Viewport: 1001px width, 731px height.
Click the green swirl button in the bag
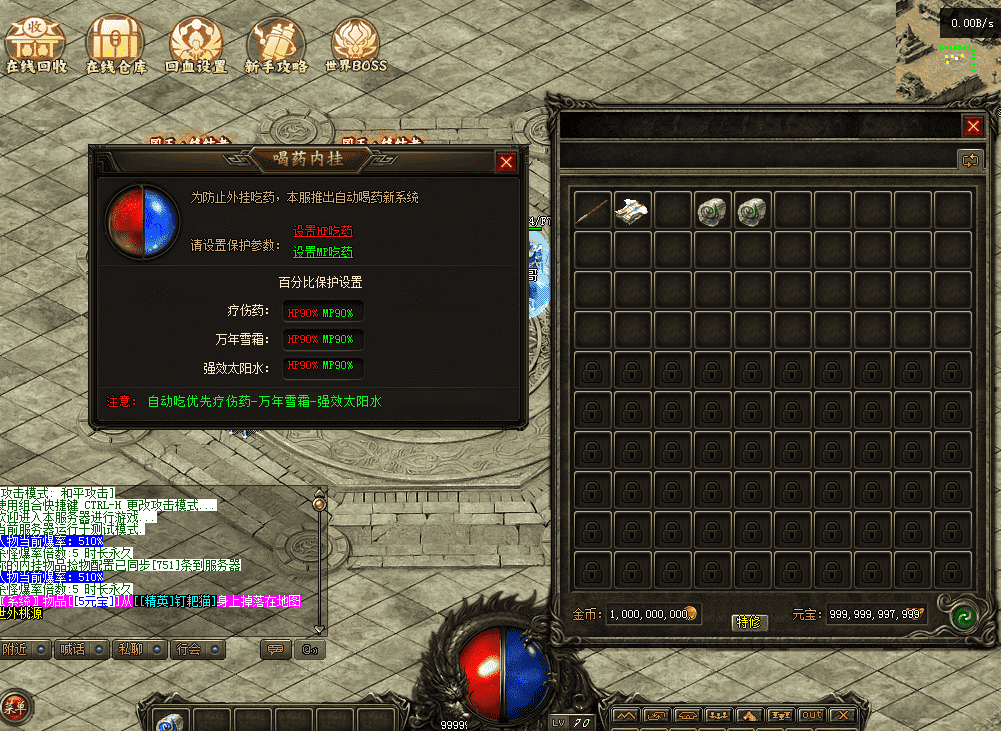(x=964, y=615)
